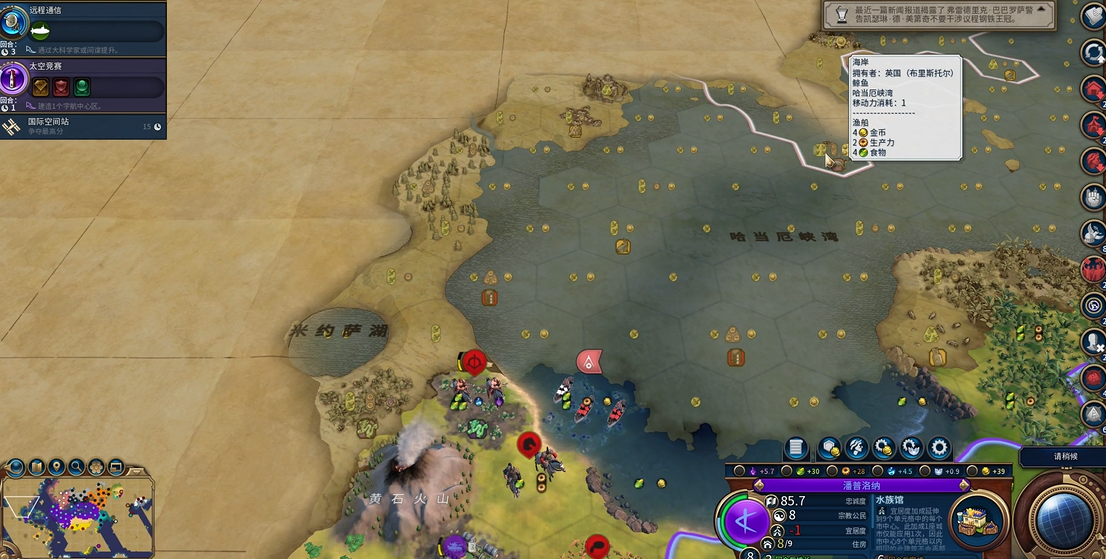Open the manage citizens button

click(857, 448)
